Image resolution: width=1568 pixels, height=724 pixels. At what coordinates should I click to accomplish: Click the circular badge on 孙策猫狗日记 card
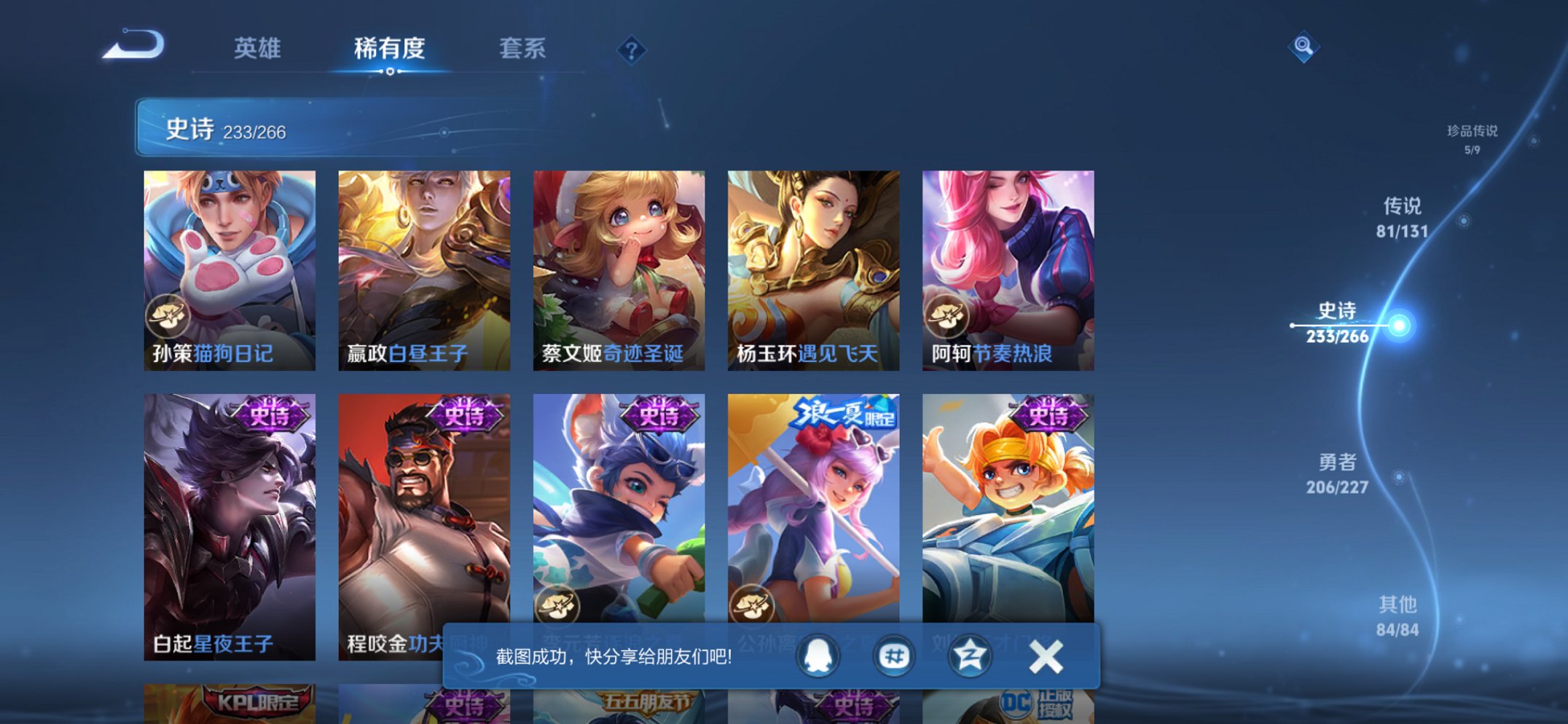(168, 314)
